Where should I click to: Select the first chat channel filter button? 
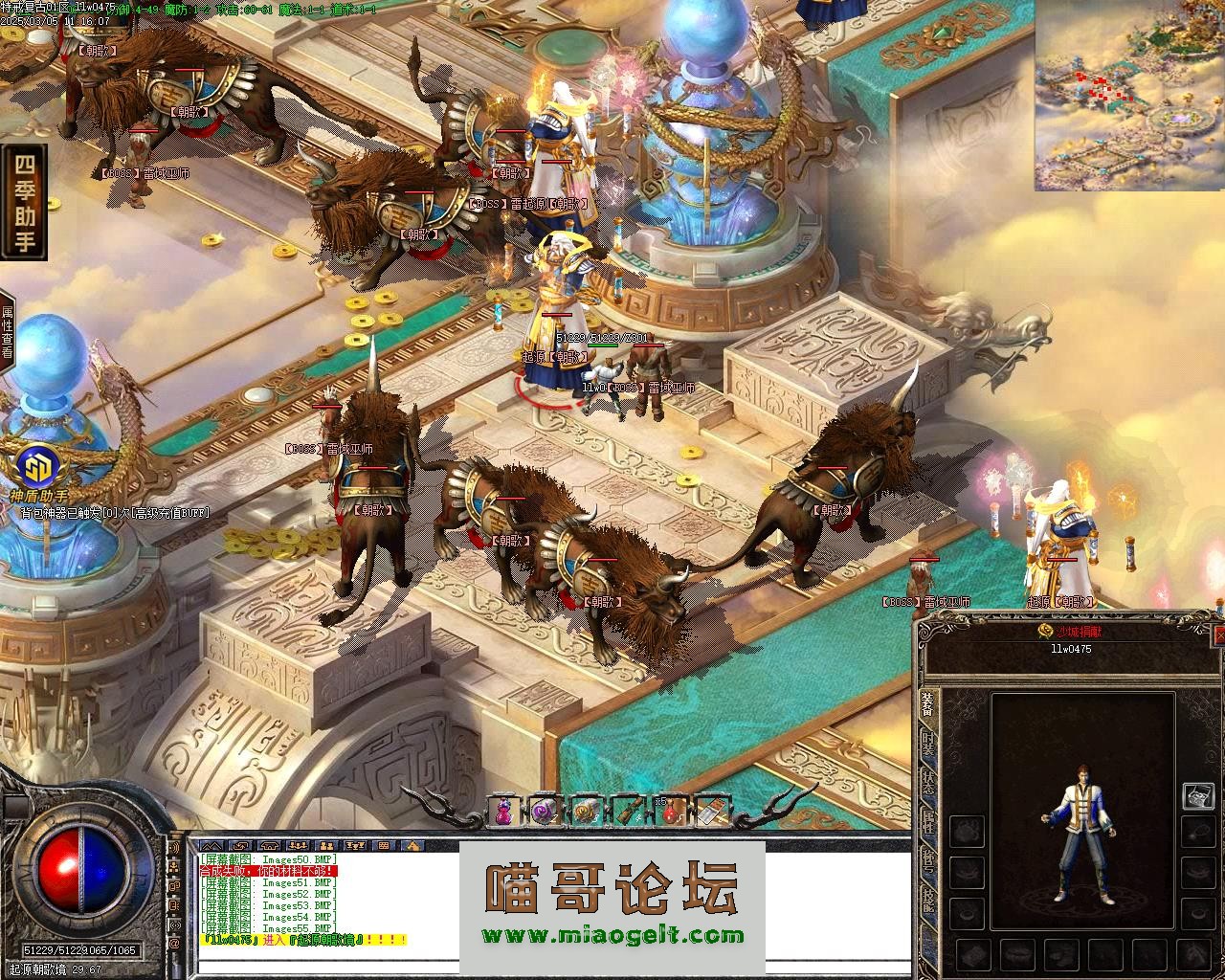coord(212,845)
